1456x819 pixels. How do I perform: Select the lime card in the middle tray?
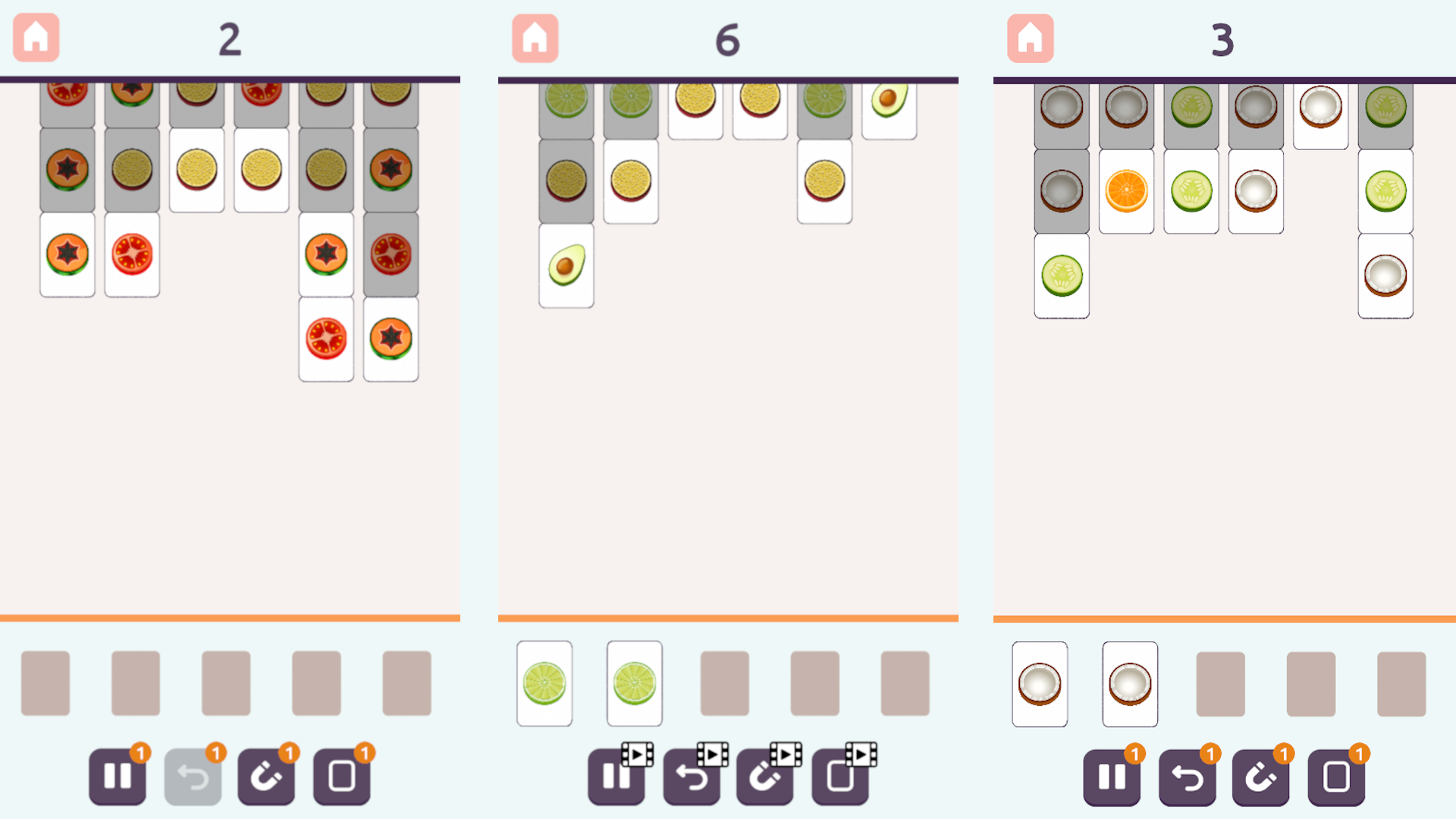click(544, 682)
